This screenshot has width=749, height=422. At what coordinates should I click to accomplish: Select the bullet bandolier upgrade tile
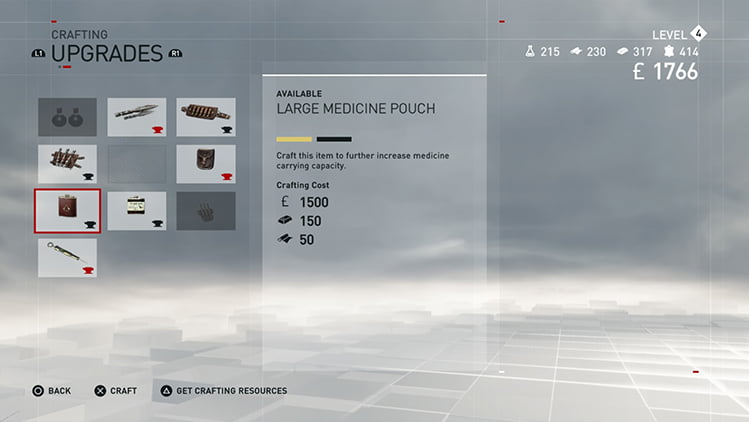coord(206,117)
